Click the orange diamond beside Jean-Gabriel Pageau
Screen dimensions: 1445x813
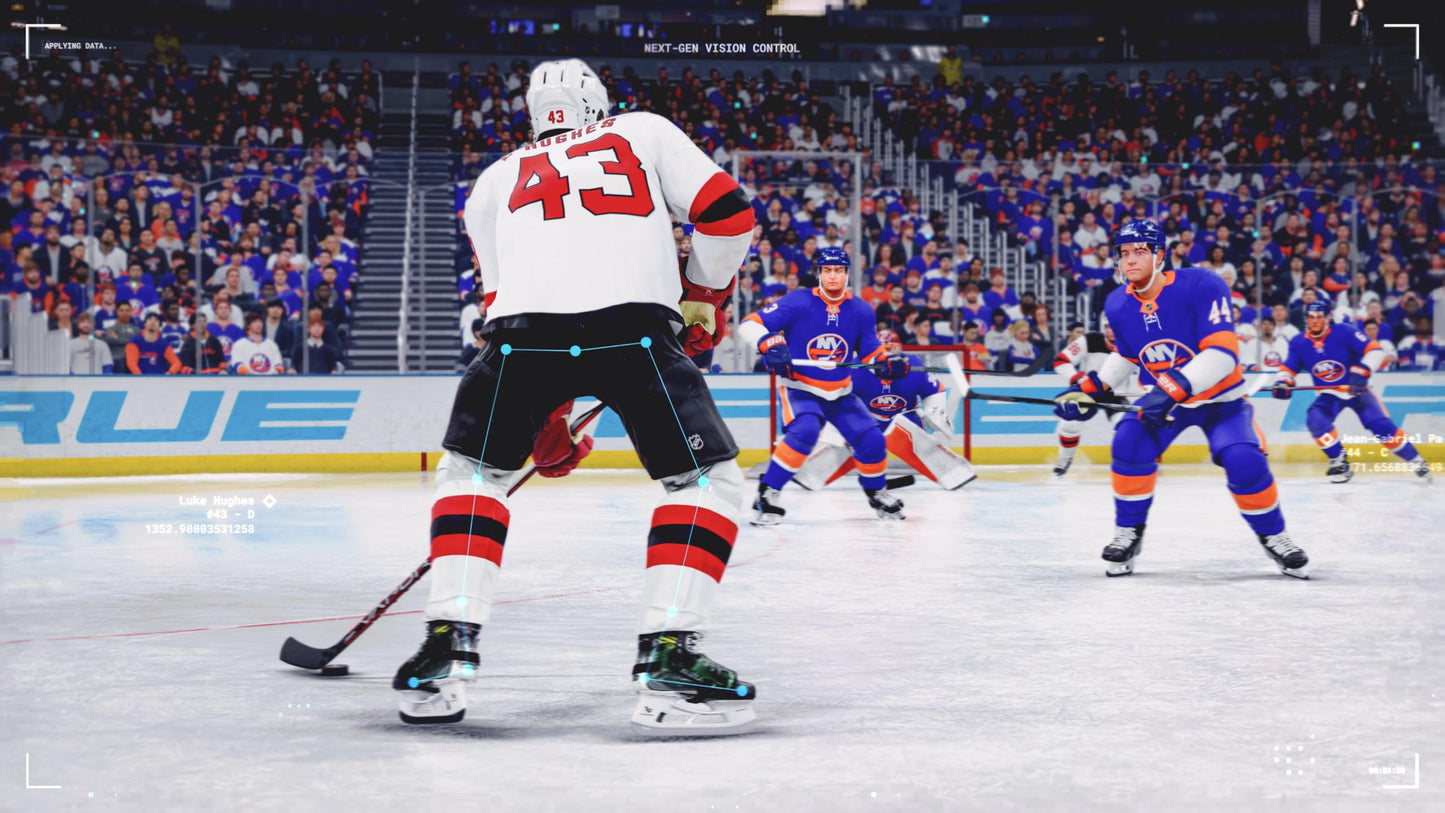click(1327, 437)
